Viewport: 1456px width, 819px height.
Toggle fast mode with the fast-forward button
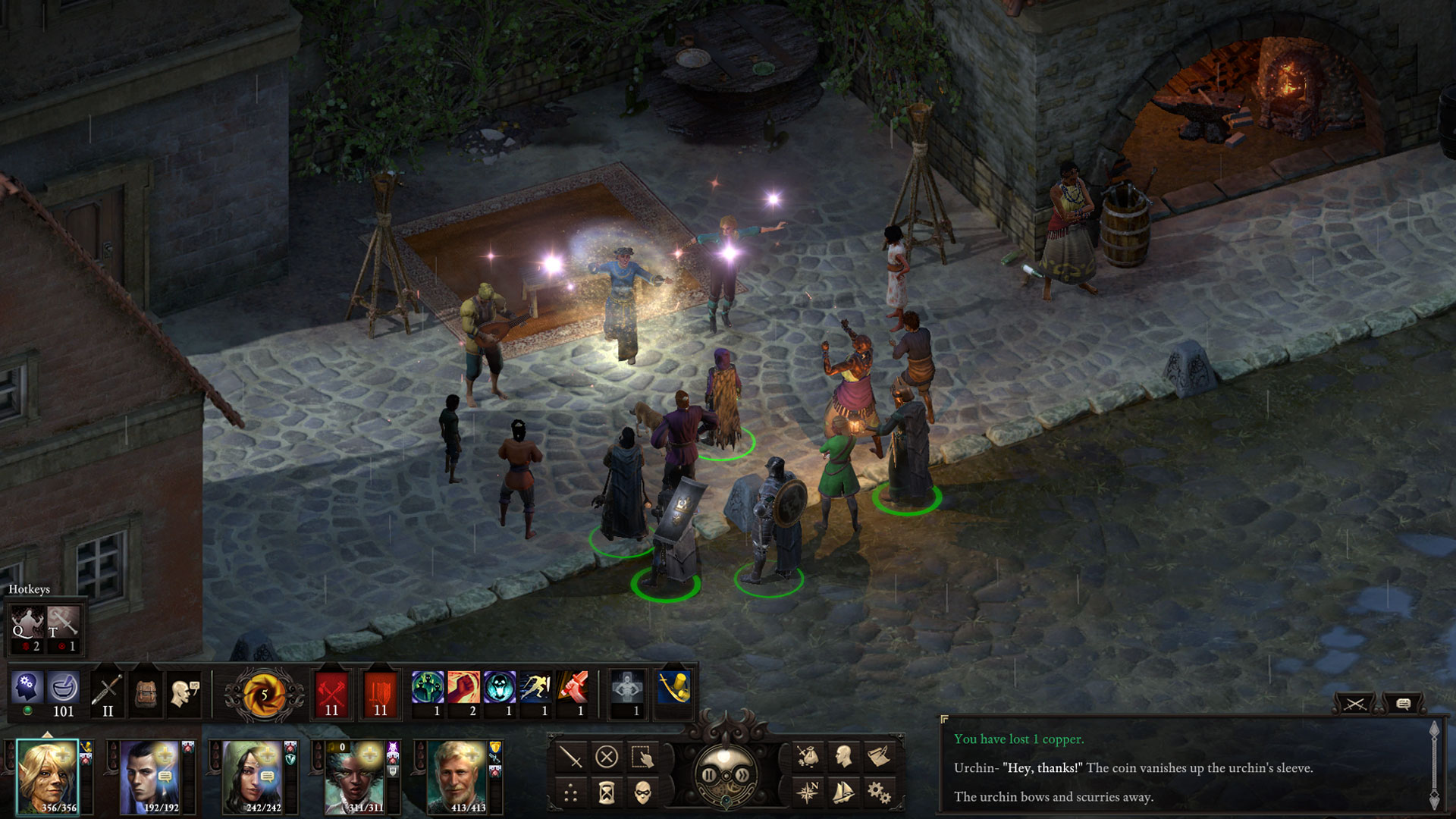pyautogui.click(x=743, y=775)
